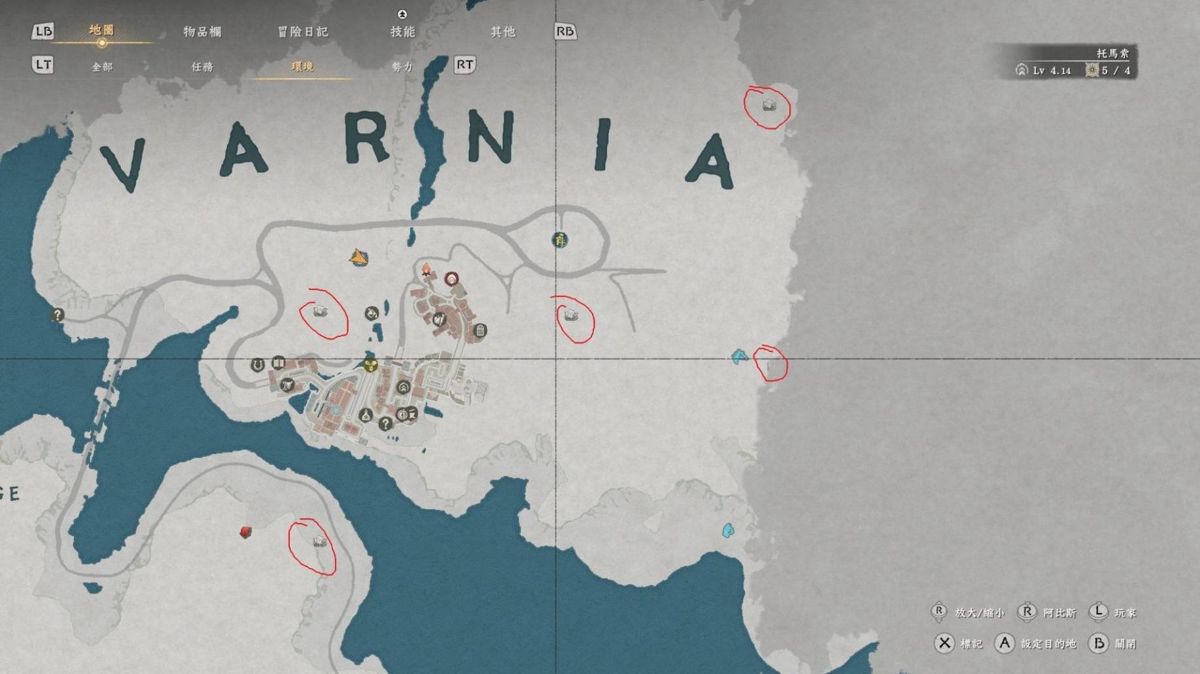Screen dimensions: 1200x674
Task: Choose the 環境 environment filter
Action: coord(302,66)
